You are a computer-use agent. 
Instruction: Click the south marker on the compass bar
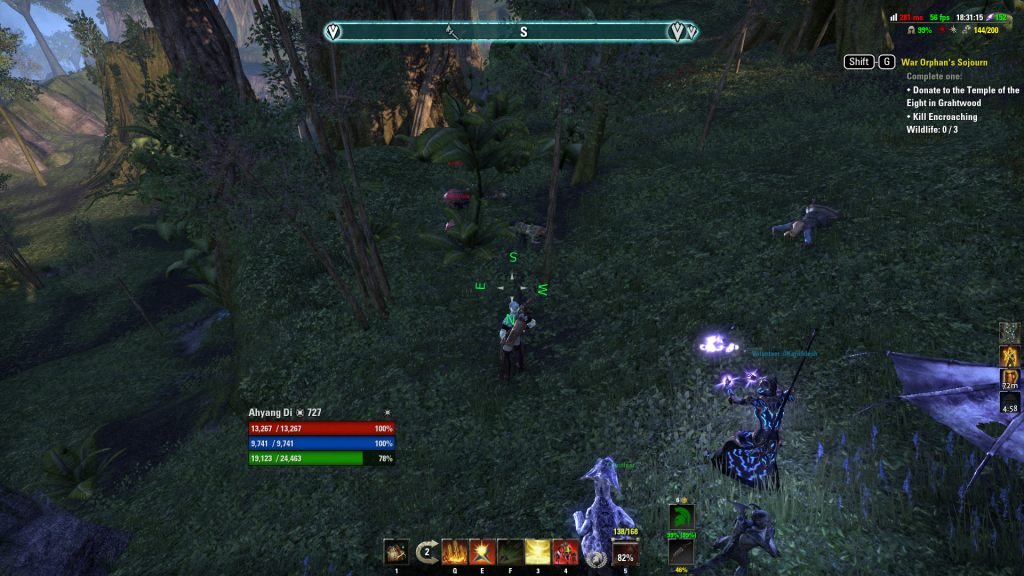(523, 32)
